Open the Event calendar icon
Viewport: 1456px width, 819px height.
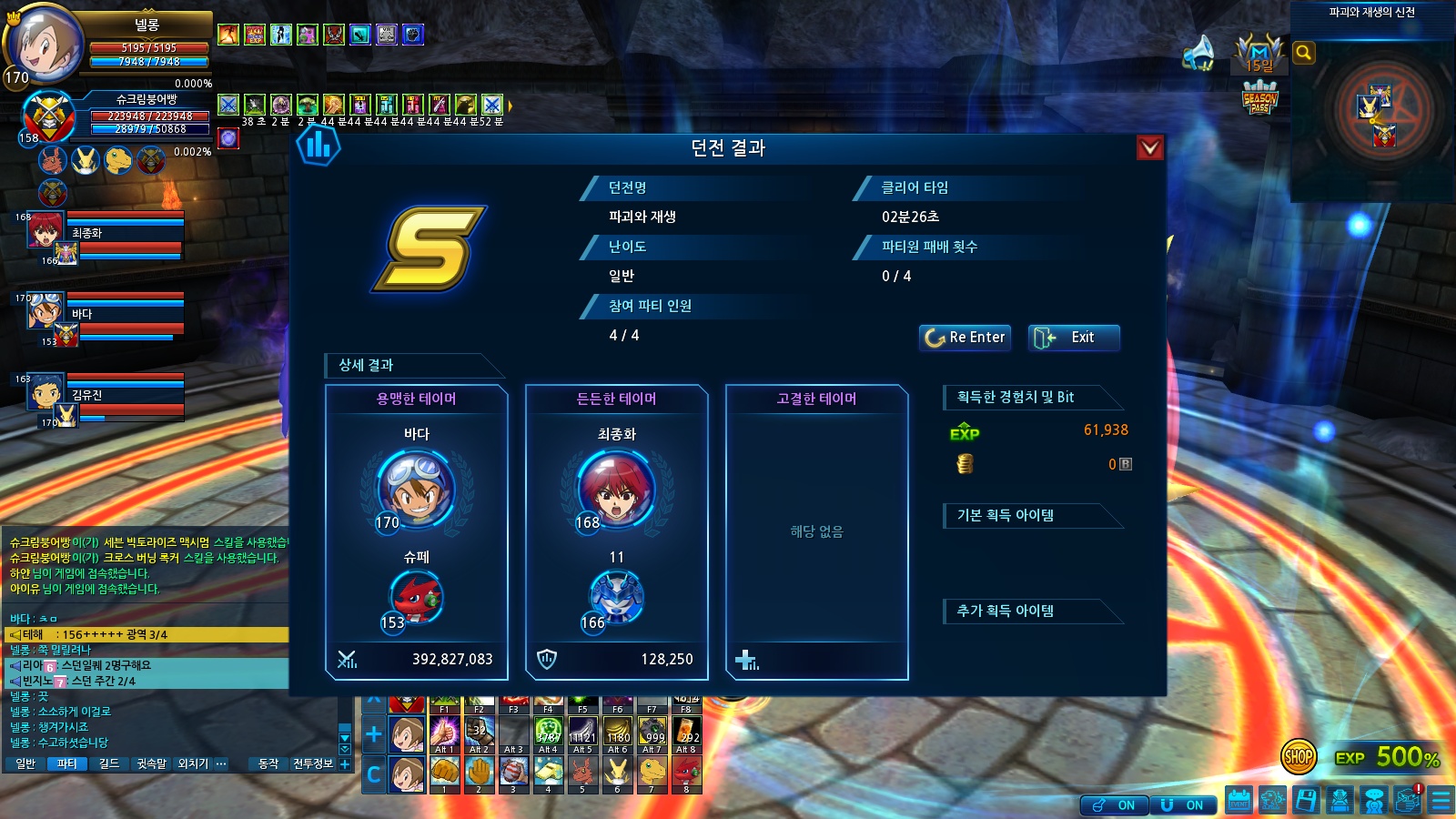[1239, 801]
